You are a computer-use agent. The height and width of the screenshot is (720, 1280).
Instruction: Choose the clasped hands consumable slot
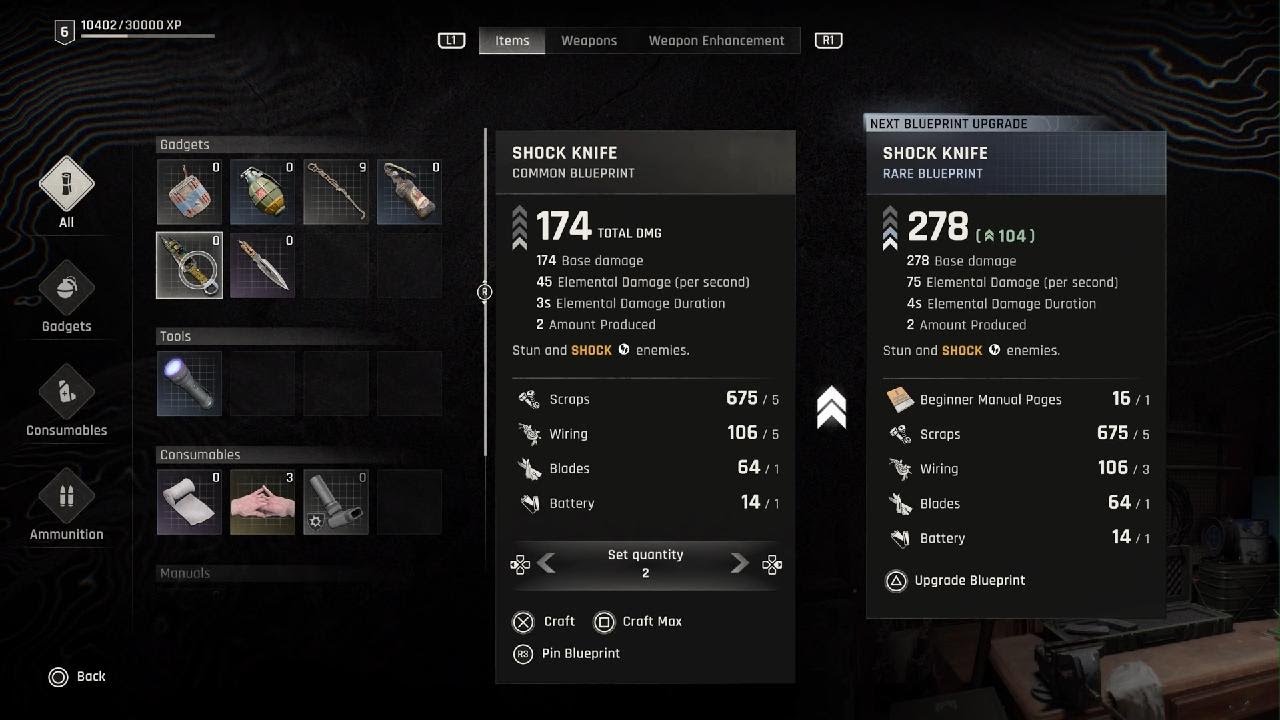263,502
